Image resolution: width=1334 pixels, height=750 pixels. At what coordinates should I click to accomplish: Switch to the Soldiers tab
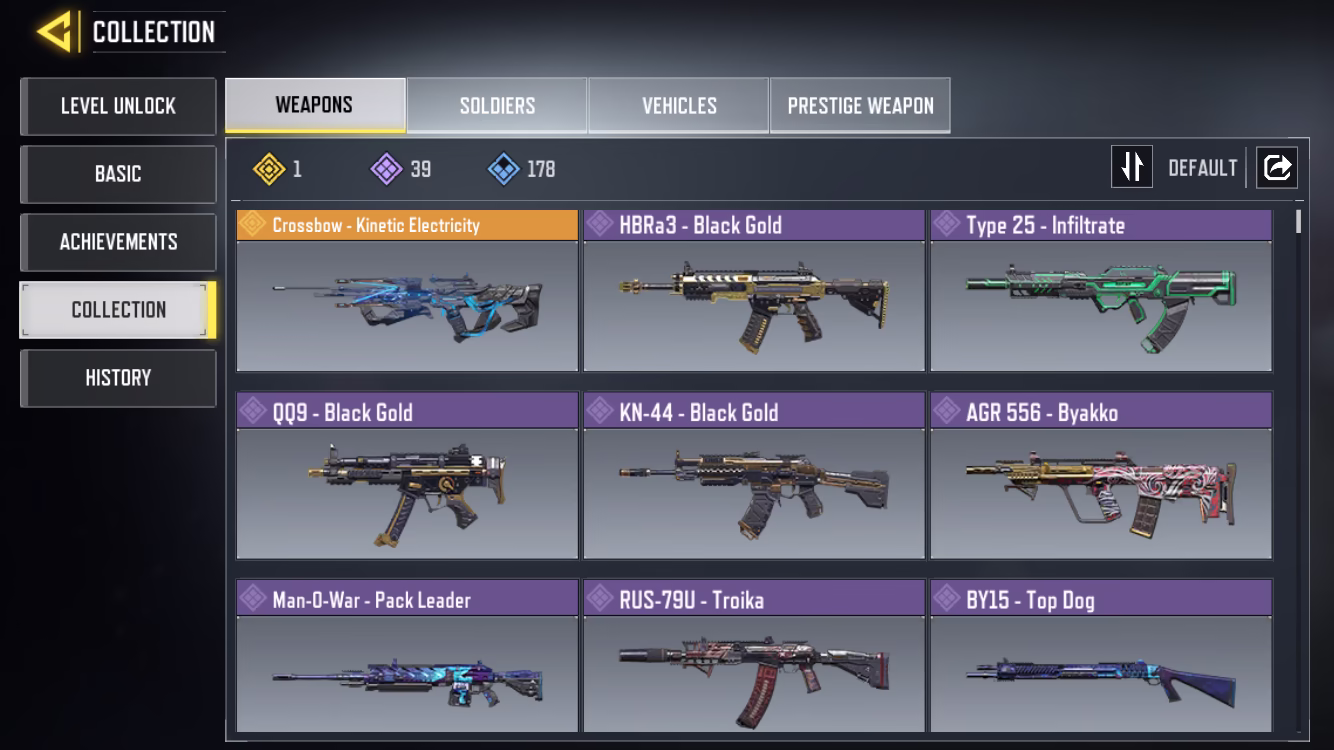coord(497,106)
